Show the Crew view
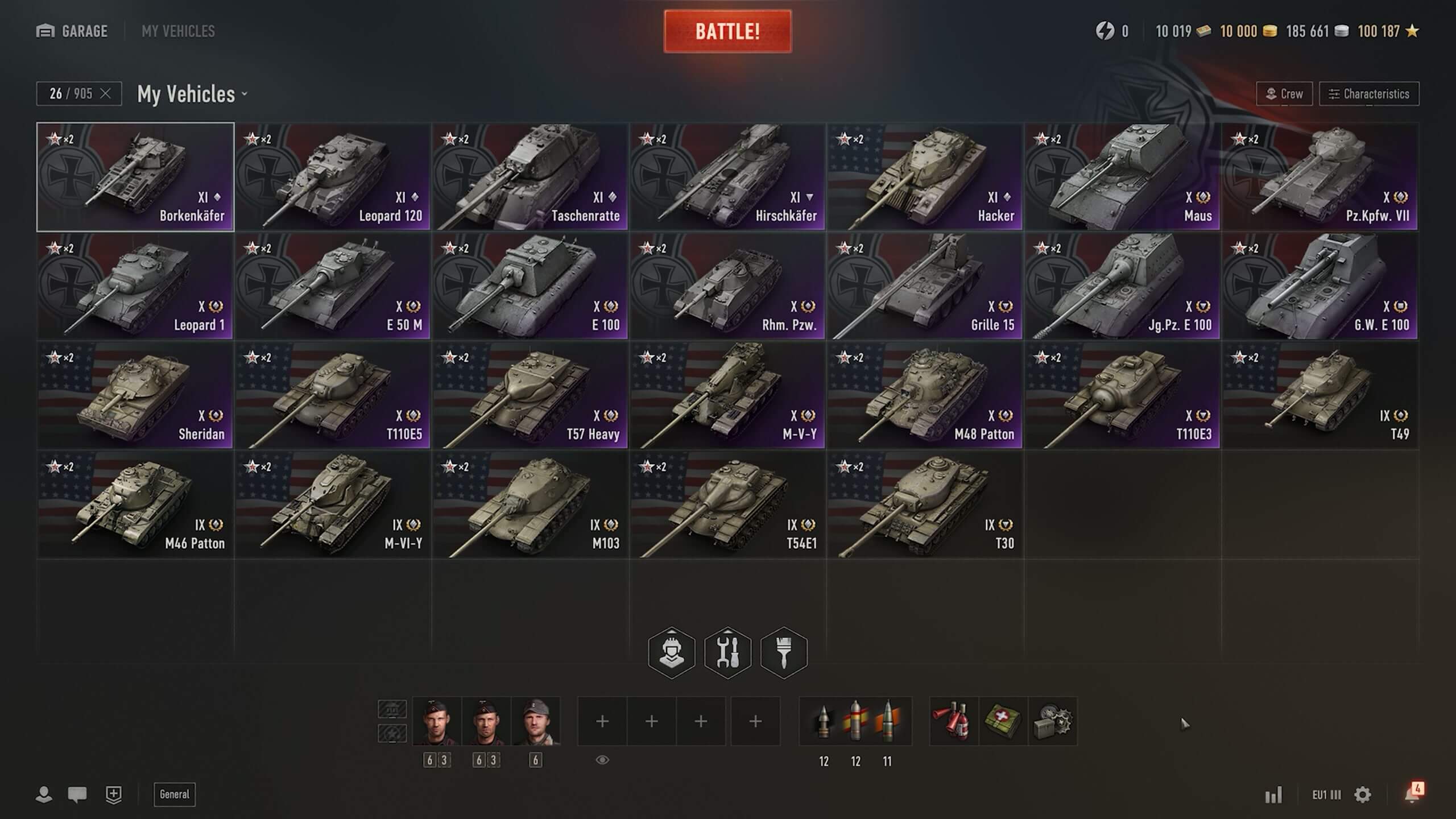 (x=1284, y=94)
